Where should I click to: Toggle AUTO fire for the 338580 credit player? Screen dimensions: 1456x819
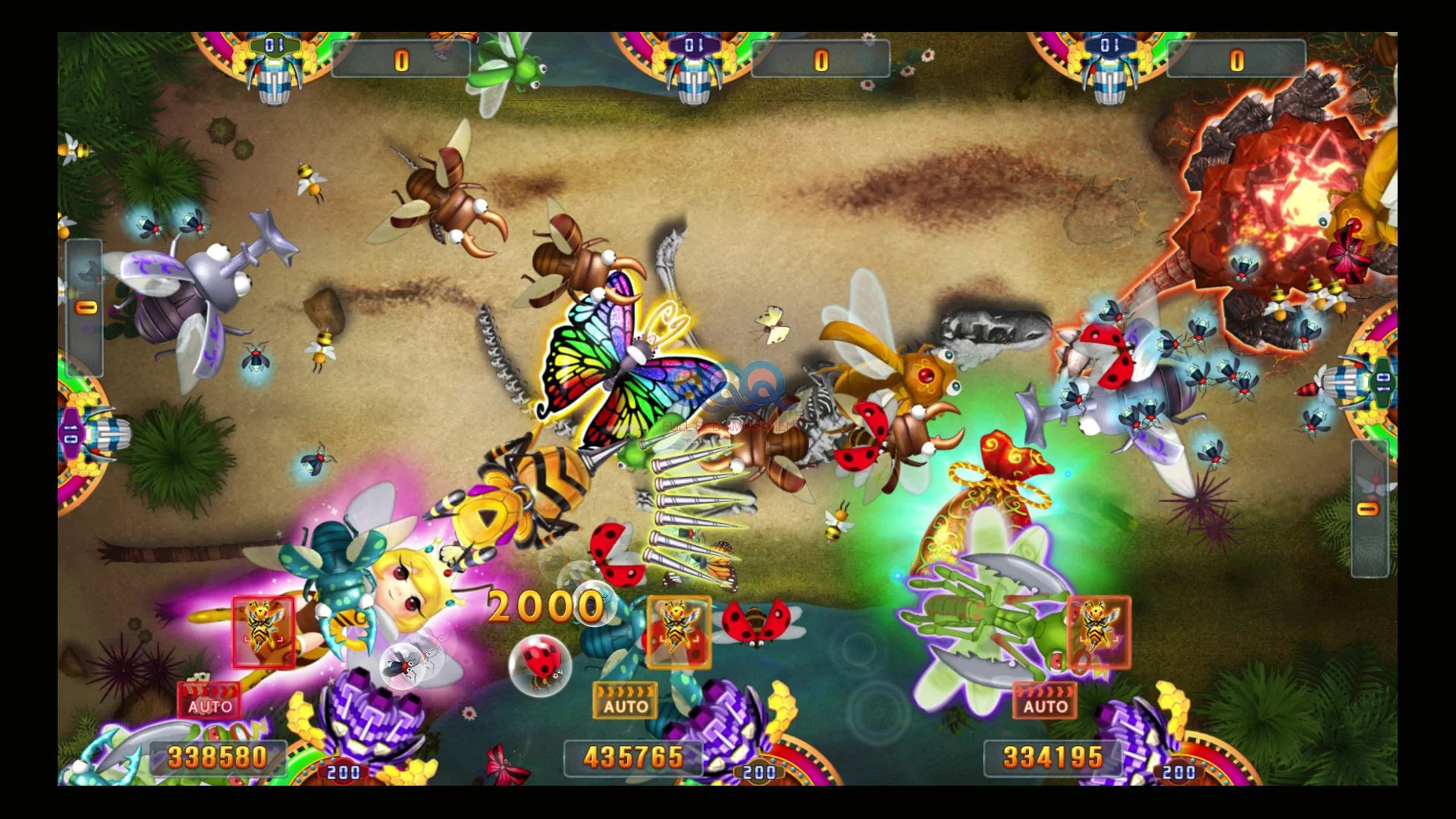[209, 701]
